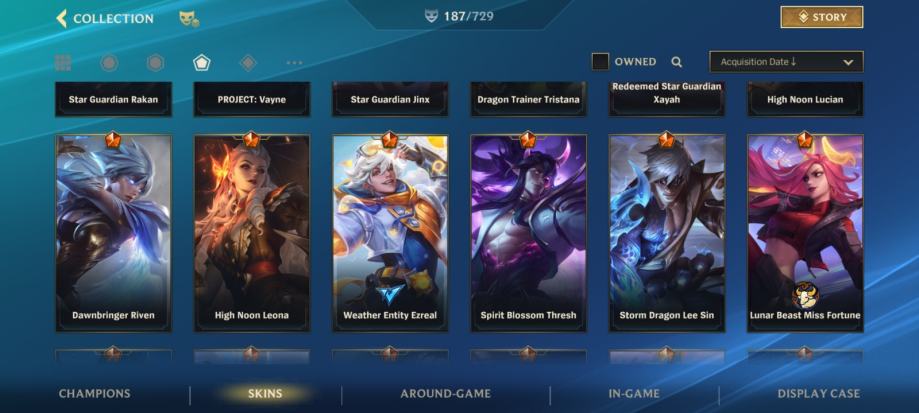Viewport: 919px width, 413px height.
Task: Select the diamond-shaped rarity filter
Action: [248, 63]
